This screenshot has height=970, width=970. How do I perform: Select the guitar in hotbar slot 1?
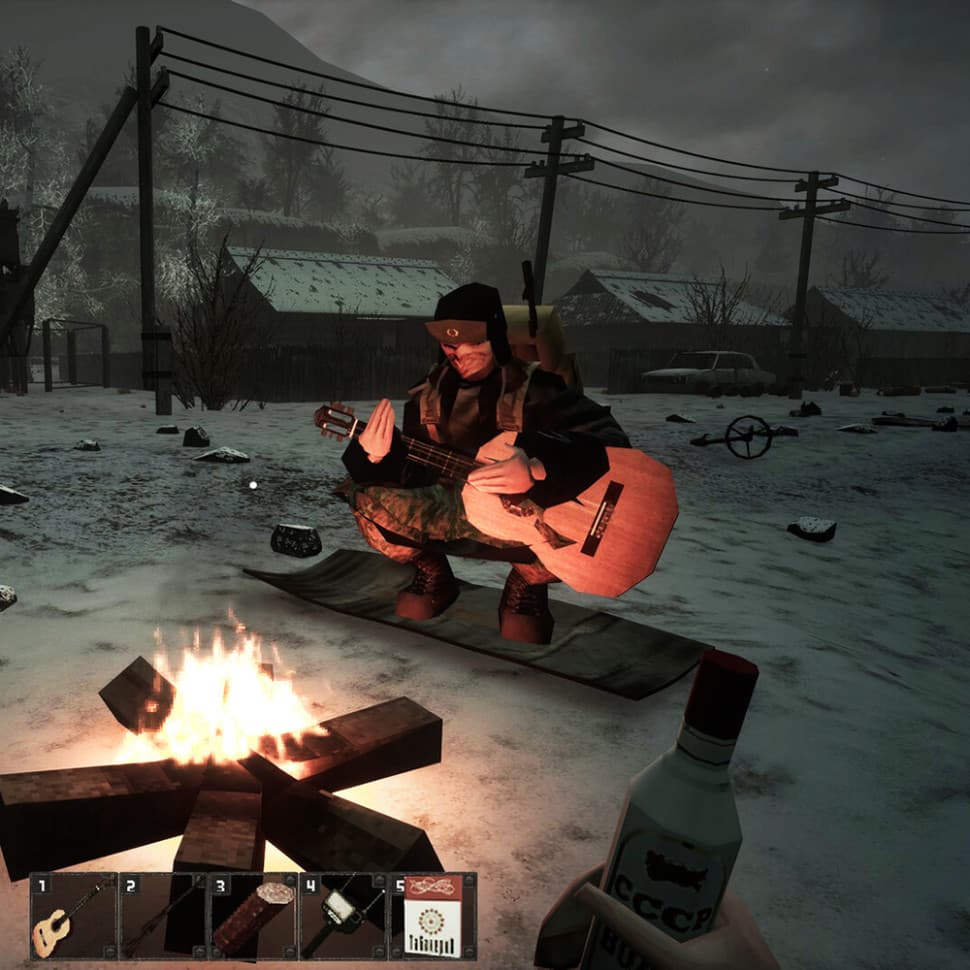point(73,916)
